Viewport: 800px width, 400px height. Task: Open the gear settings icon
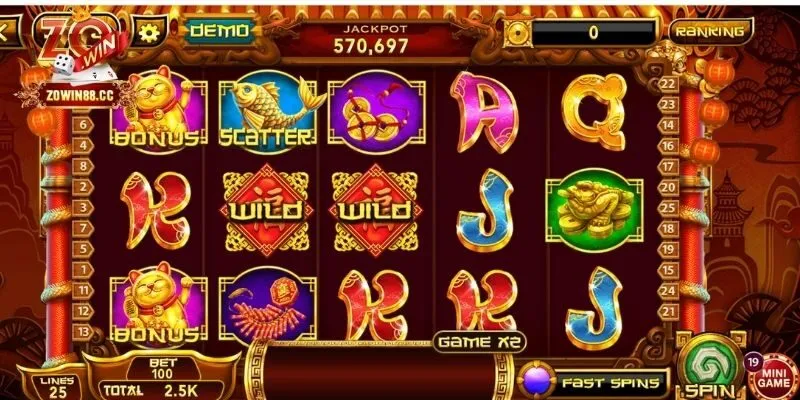click(150, 30)
